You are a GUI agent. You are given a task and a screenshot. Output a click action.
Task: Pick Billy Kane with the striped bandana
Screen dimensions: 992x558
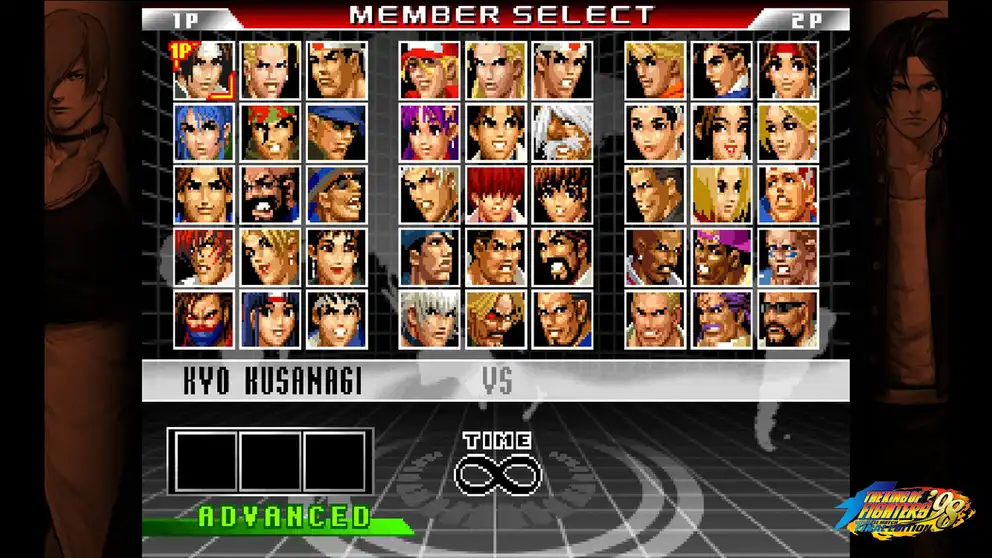click(x=788, y=195)
